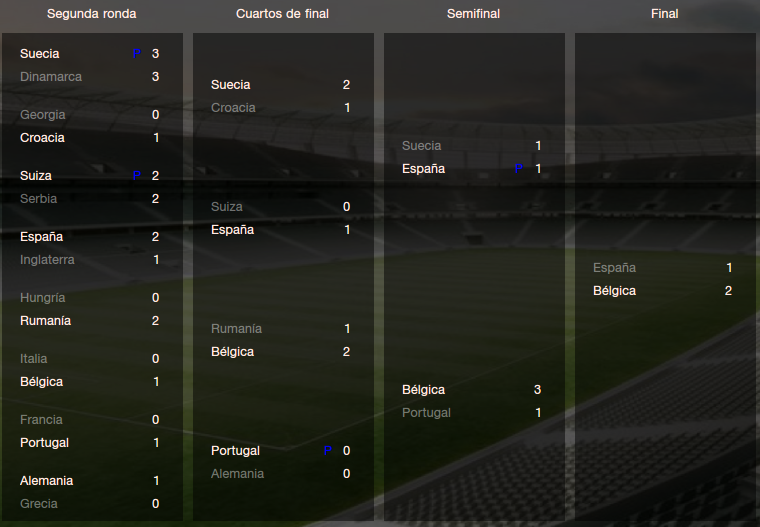Open Alemania in the Cuartos de final column
This screenshot has height=527, width=760.
(x=237, y=474)
